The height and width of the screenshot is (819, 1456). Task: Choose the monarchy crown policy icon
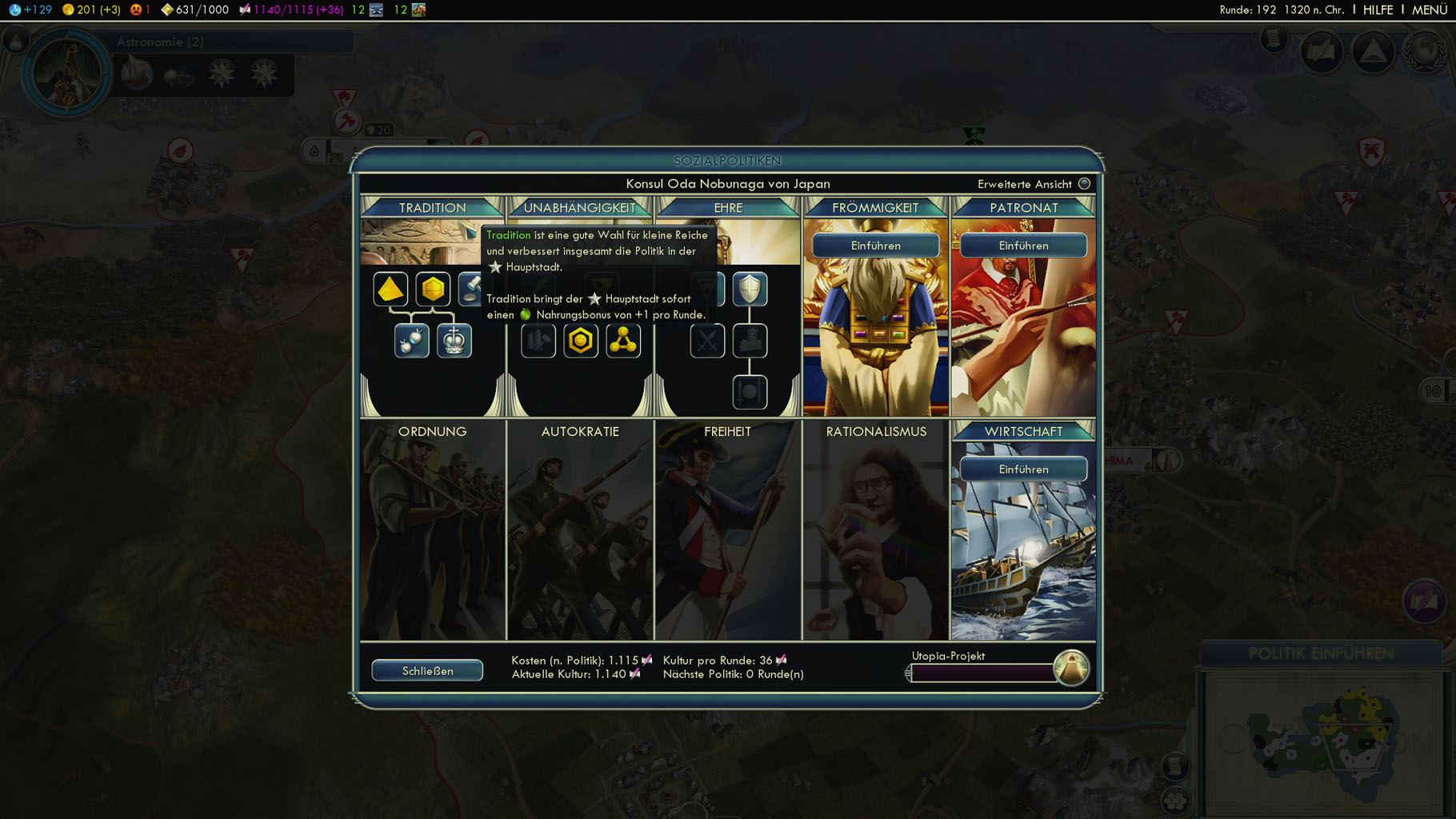pyautogui.click(x=454, y=341)
